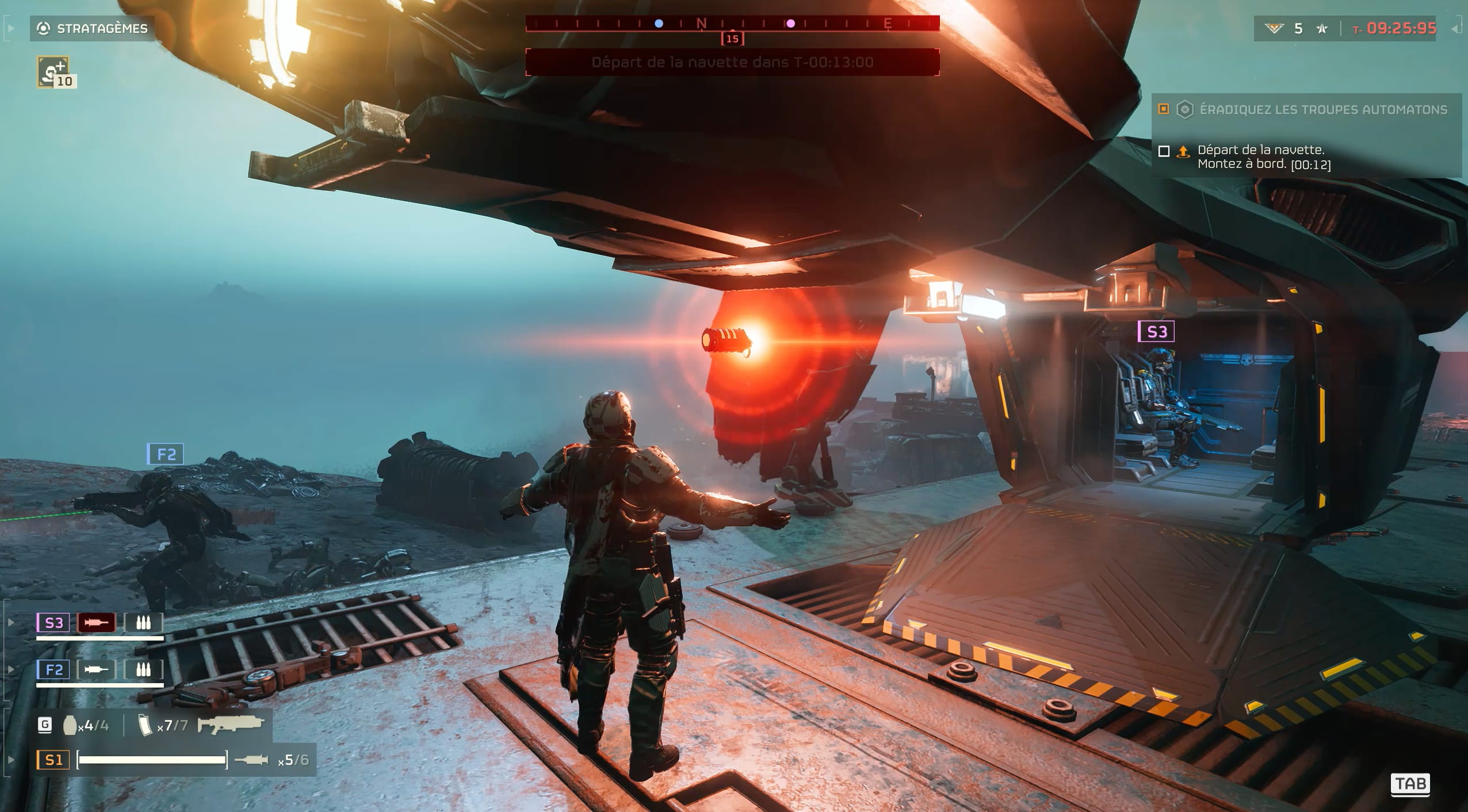Viewport: 1468px width, 812px height.
Task: Select squadmate F2 in the team list
Action: pyautogui.click(x=53, y=669)
